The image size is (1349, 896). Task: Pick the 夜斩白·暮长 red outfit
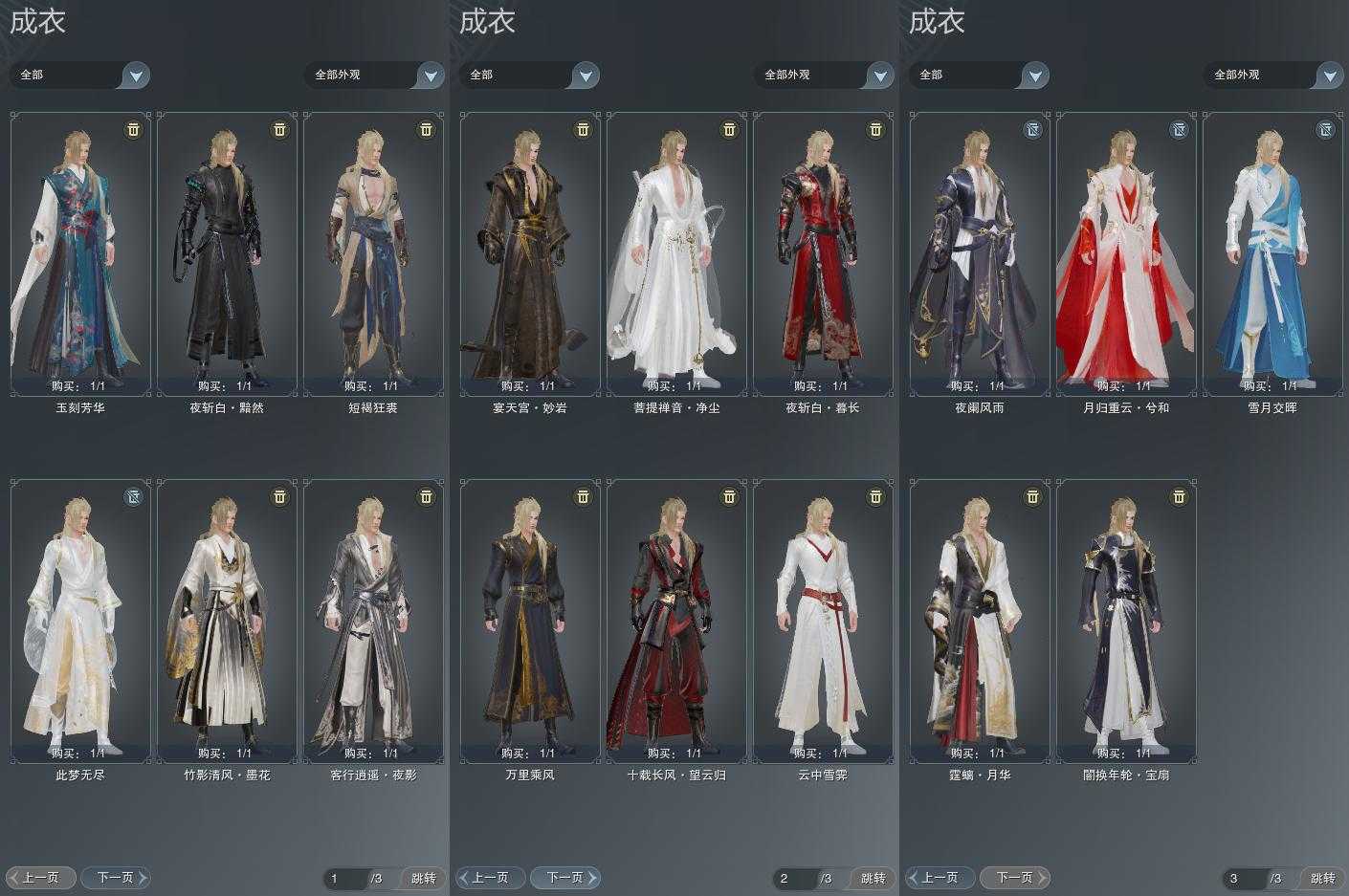[x=823, y=253]
